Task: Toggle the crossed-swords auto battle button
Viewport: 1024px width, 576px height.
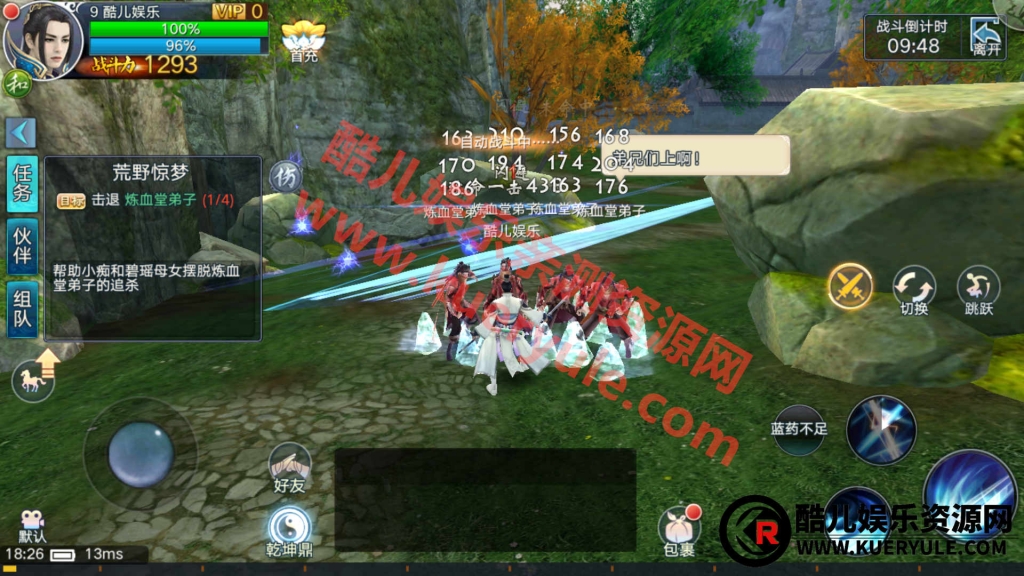Action: 850,288
